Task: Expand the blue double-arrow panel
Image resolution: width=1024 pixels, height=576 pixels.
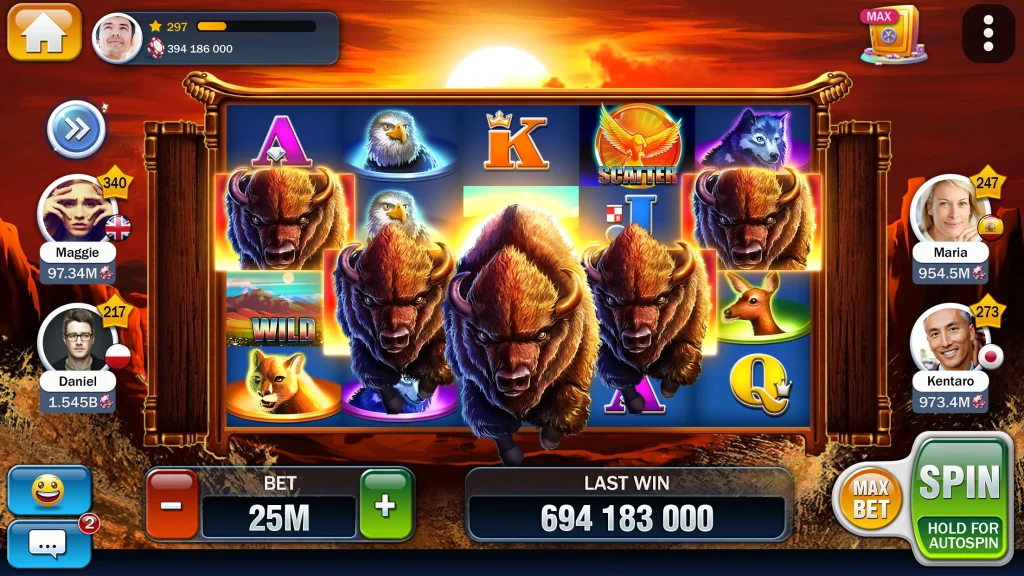Action: [77, 129]
